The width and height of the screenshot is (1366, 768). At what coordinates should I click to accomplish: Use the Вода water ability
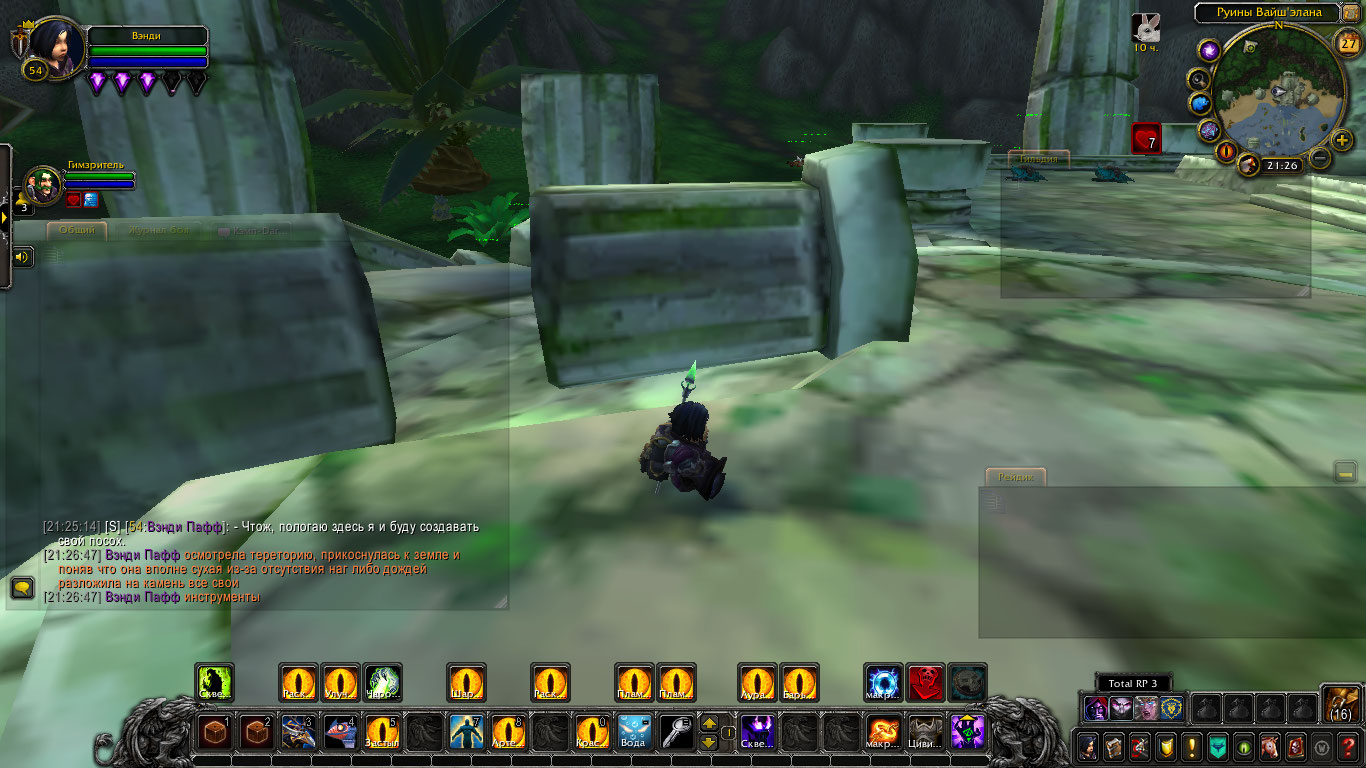(x=634, y=732)
